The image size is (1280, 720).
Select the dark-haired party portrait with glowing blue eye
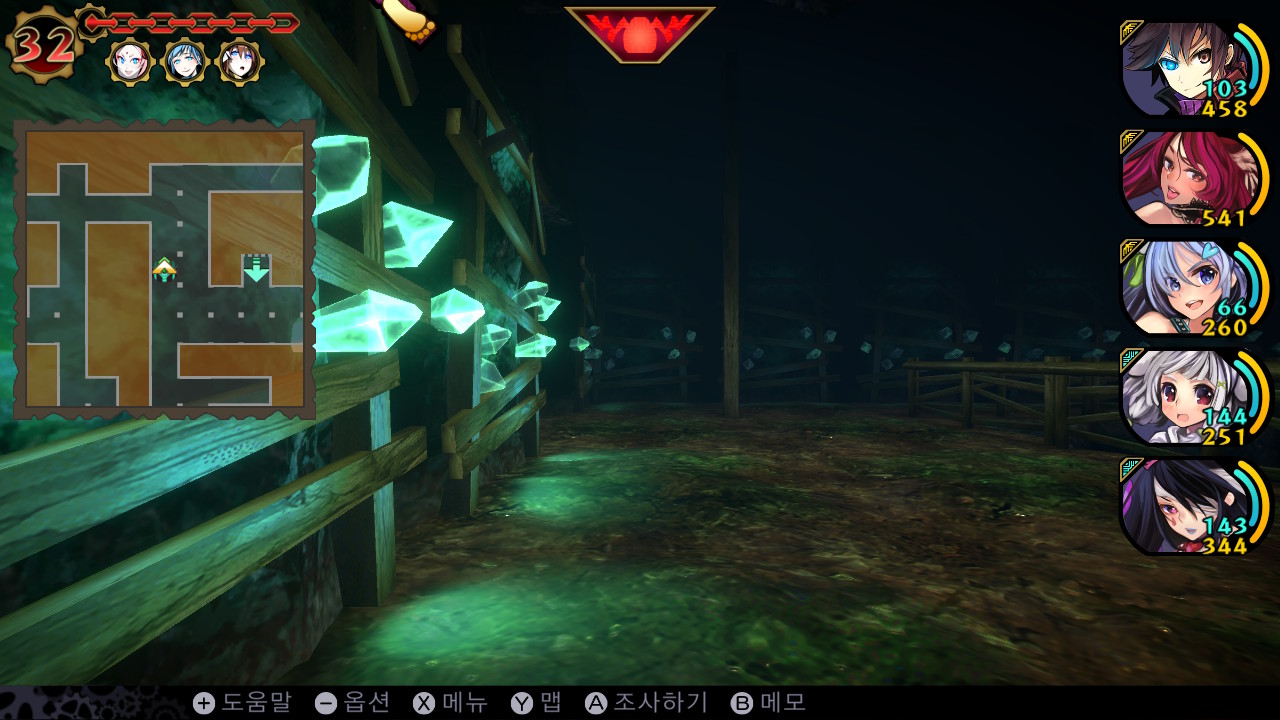(1180, 70)
